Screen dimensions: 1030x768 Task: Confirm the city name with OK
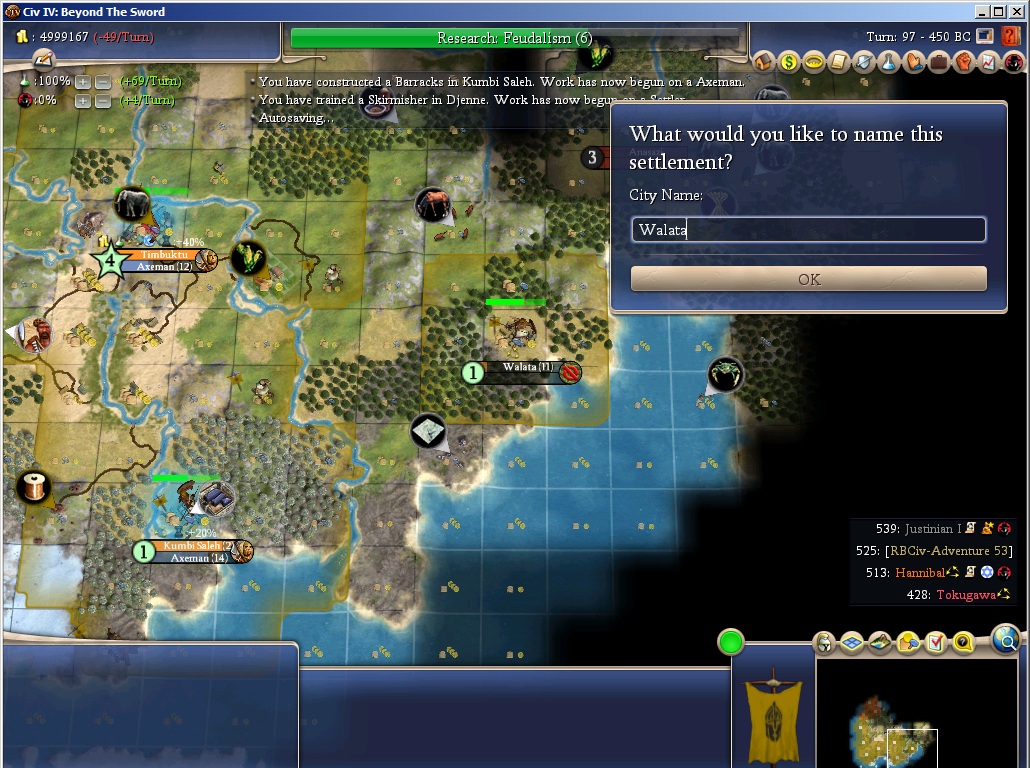pos(808,279)
